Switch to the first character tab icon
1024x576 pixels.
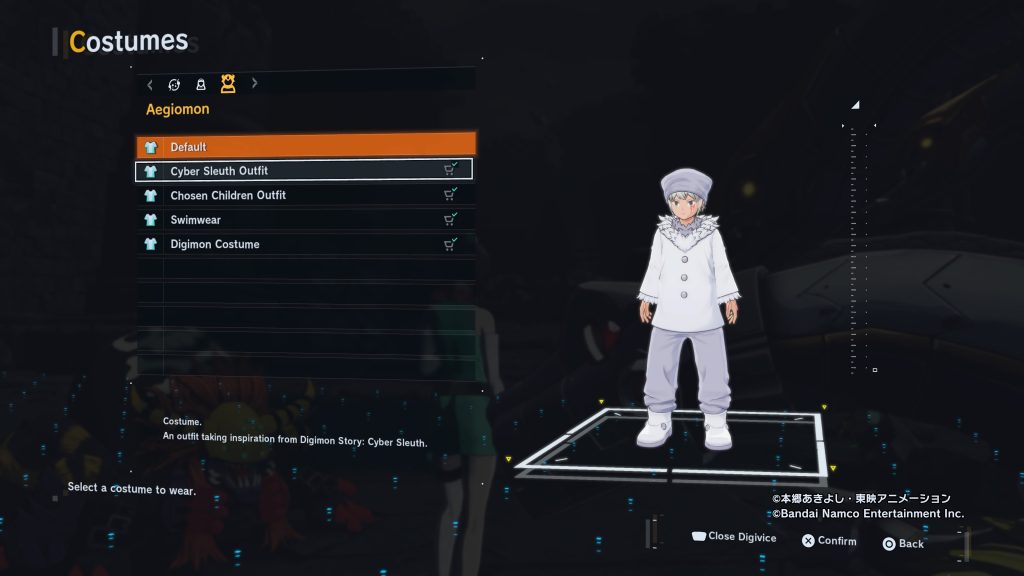pos(175,85)
